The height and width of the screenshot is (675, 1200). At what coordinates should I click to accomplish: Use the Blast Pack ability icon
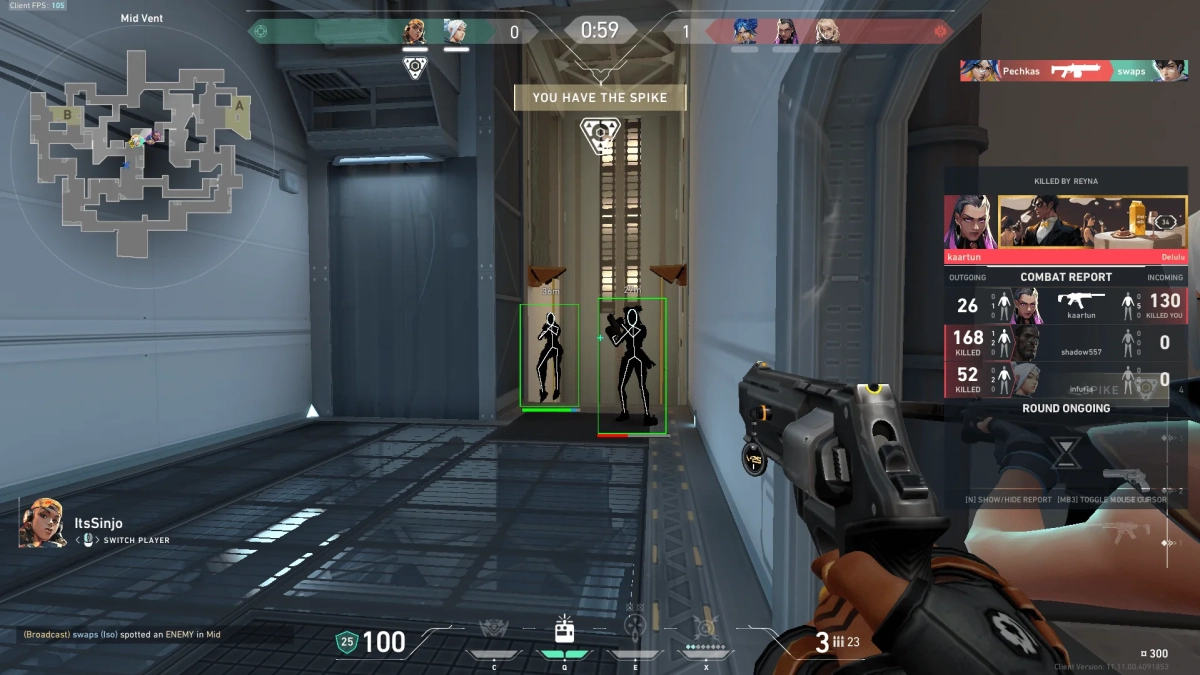[564, 630]
